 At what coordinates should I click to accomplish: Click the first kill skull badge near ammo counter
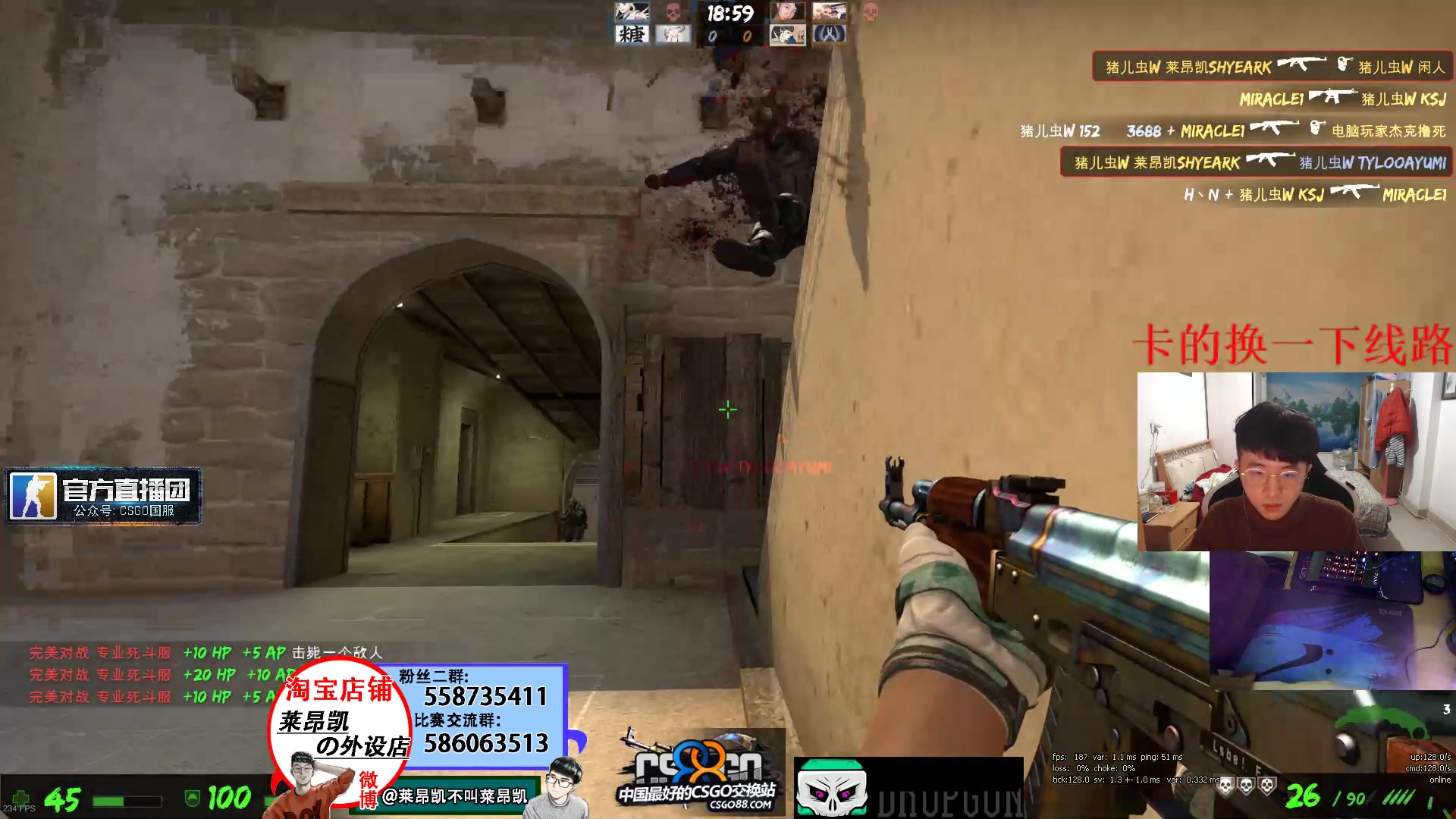[1226, 785]
